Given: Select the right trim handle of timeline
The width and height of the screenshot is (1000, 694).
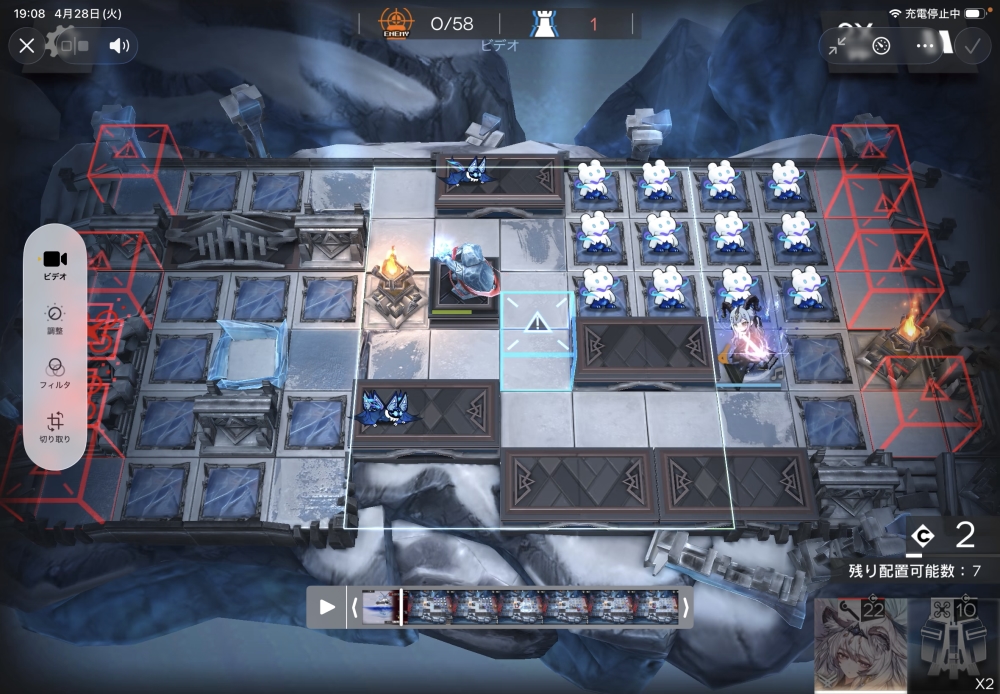Looking at the screenshot, I should point(686,607).
